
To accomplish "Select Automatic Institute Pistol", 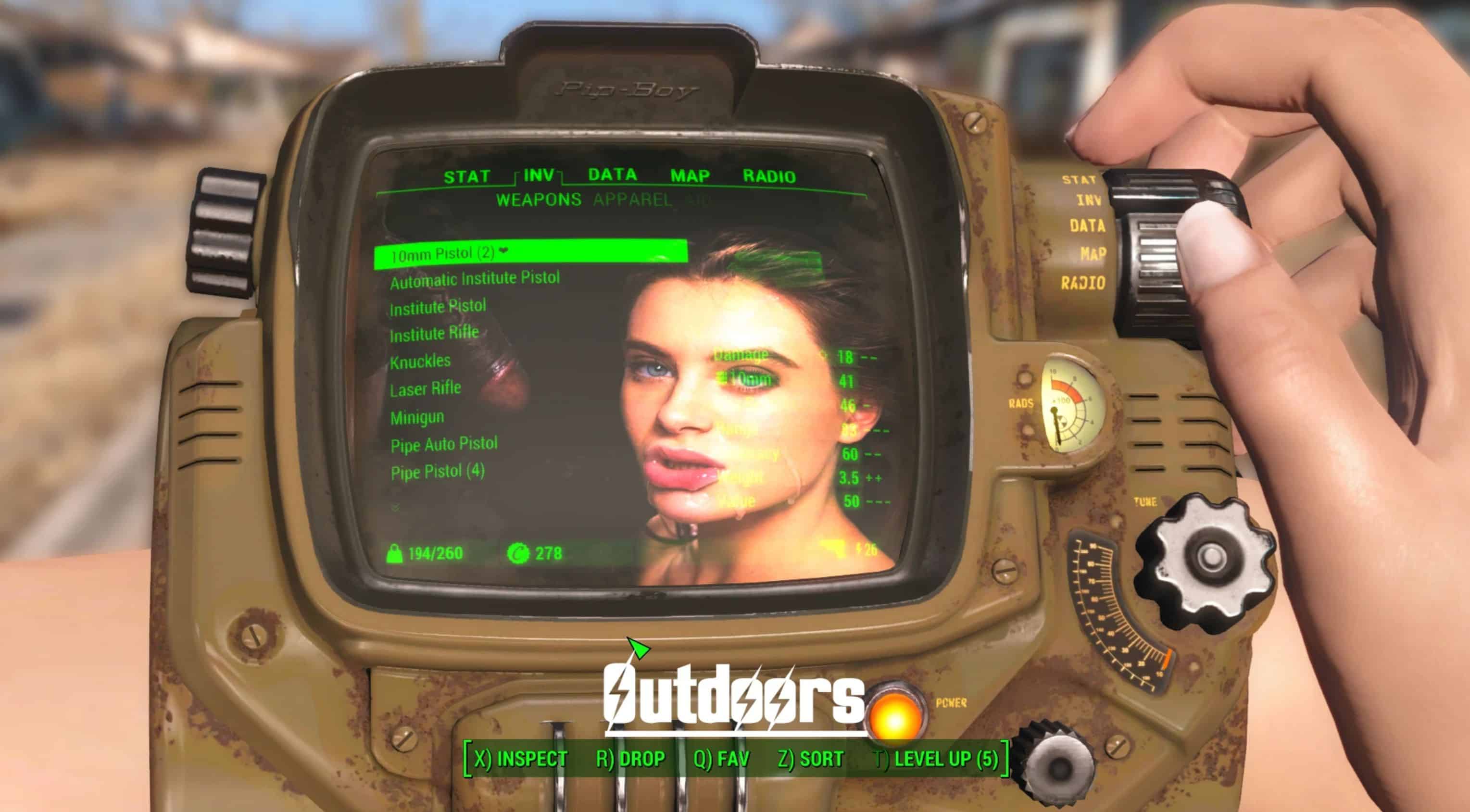I will [x=475, y=280].
